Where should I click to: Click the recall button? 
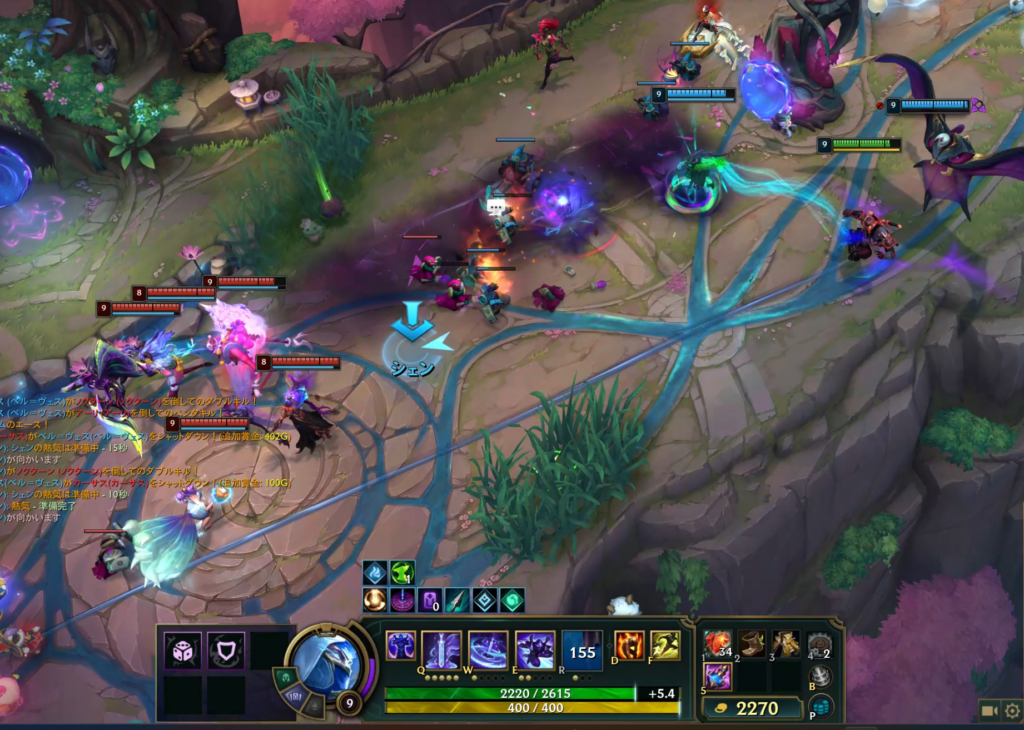pyautogui.click(x=820, y=675)
